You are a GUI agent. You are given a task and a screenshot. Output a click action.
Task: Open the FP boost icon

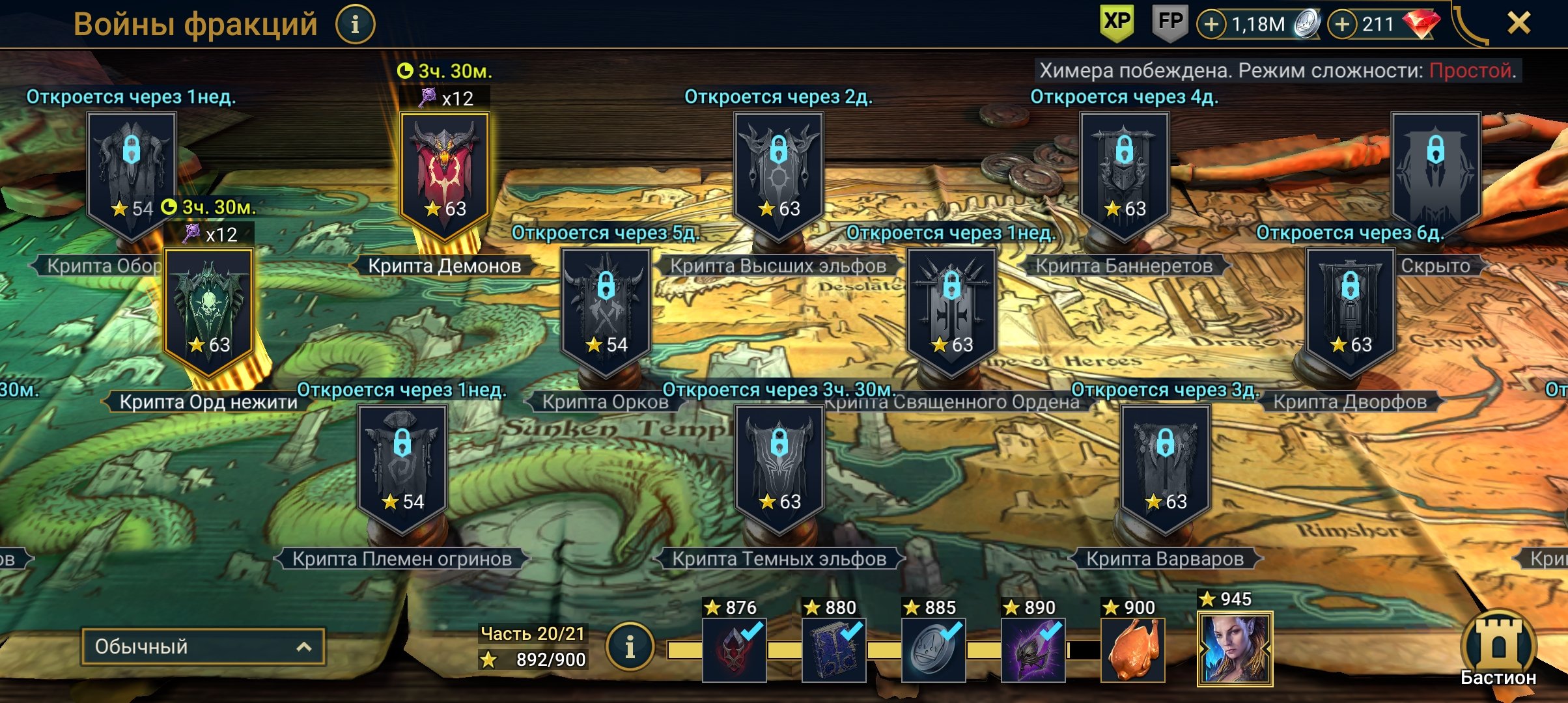click(x=1170, y=23)
